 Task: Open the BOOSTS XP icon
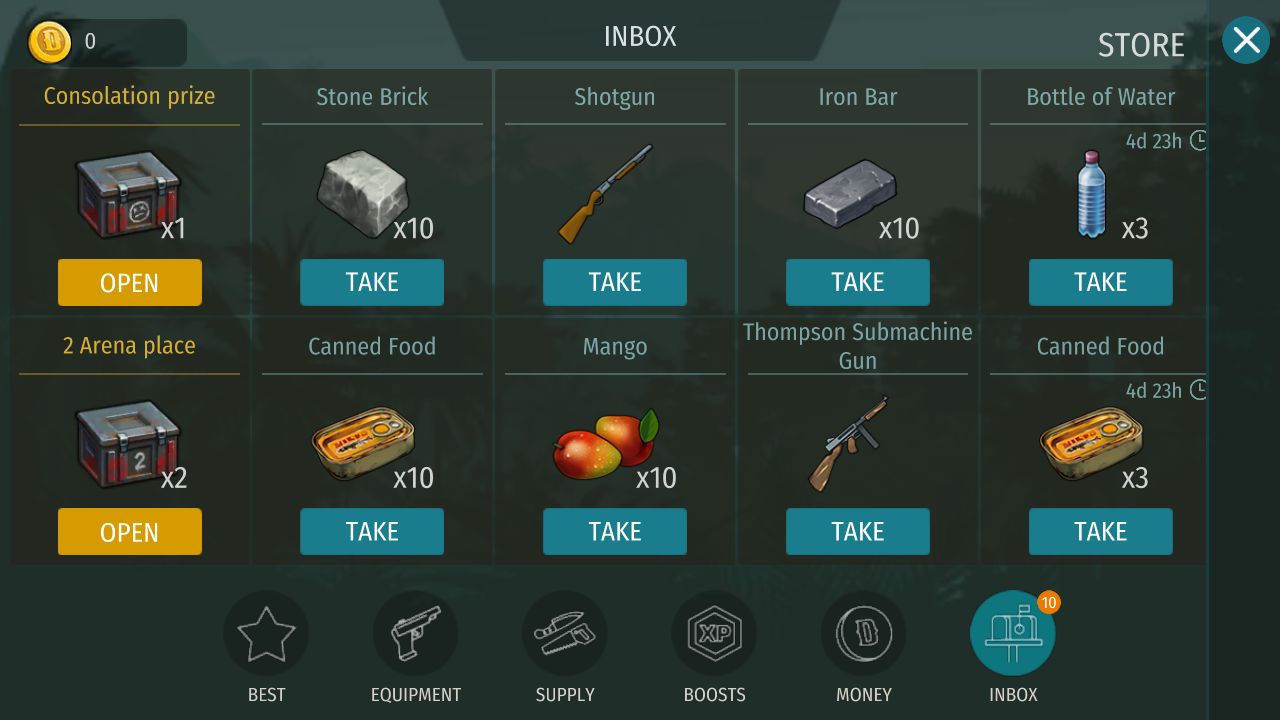click(x=713, y=632)
